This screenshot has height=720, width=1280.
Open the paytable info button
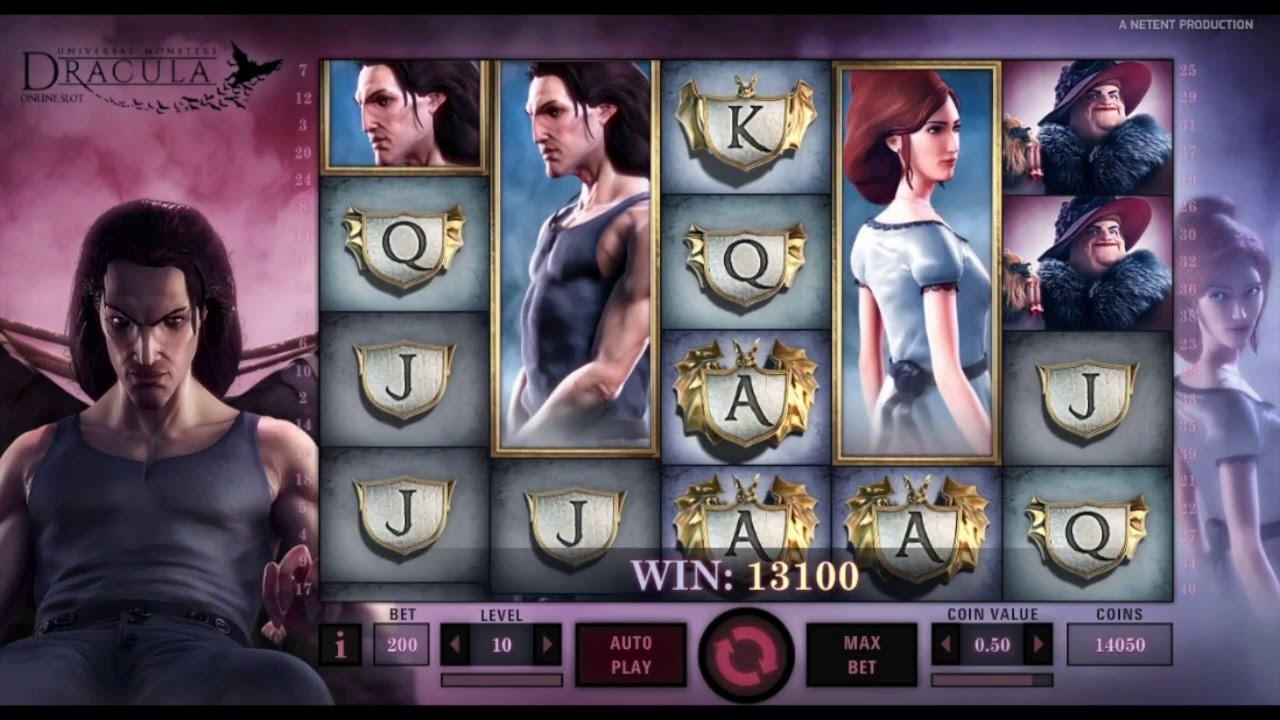click(340, 646)
